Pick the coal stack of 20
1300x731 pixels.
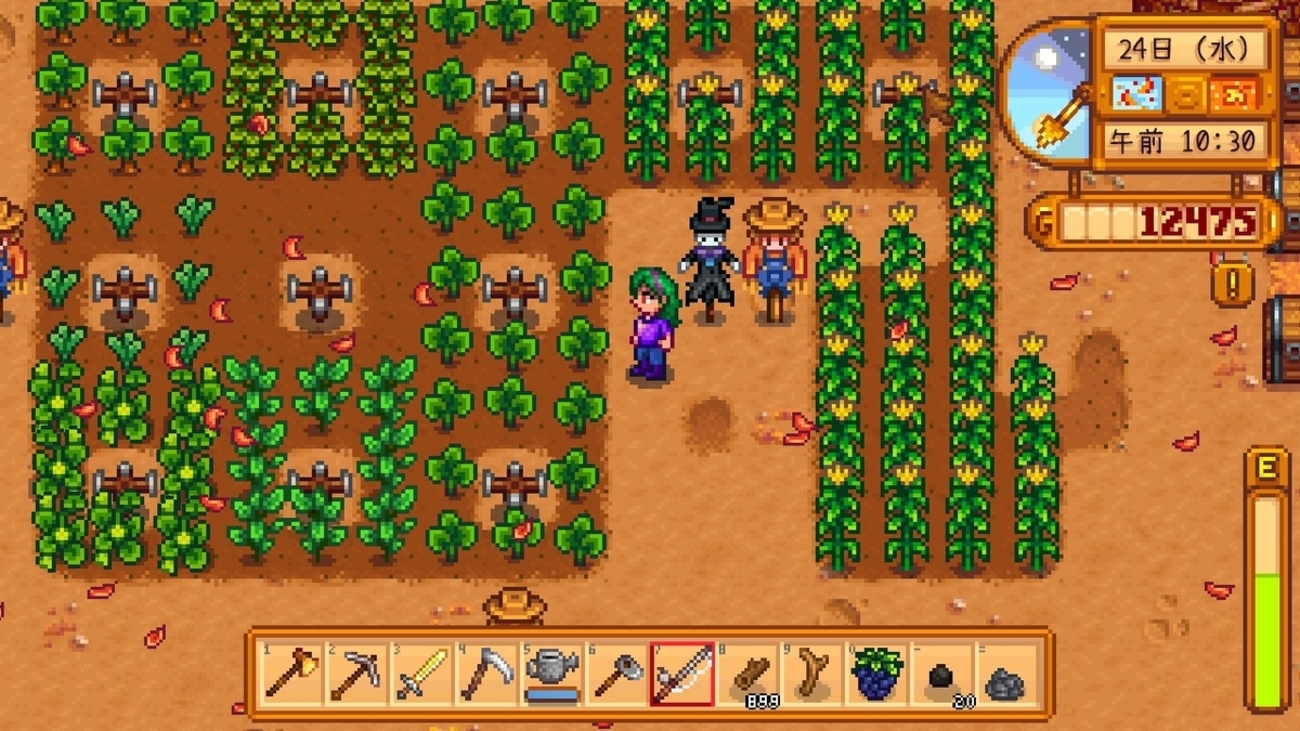pyautogui.click(x=942, y=676)
